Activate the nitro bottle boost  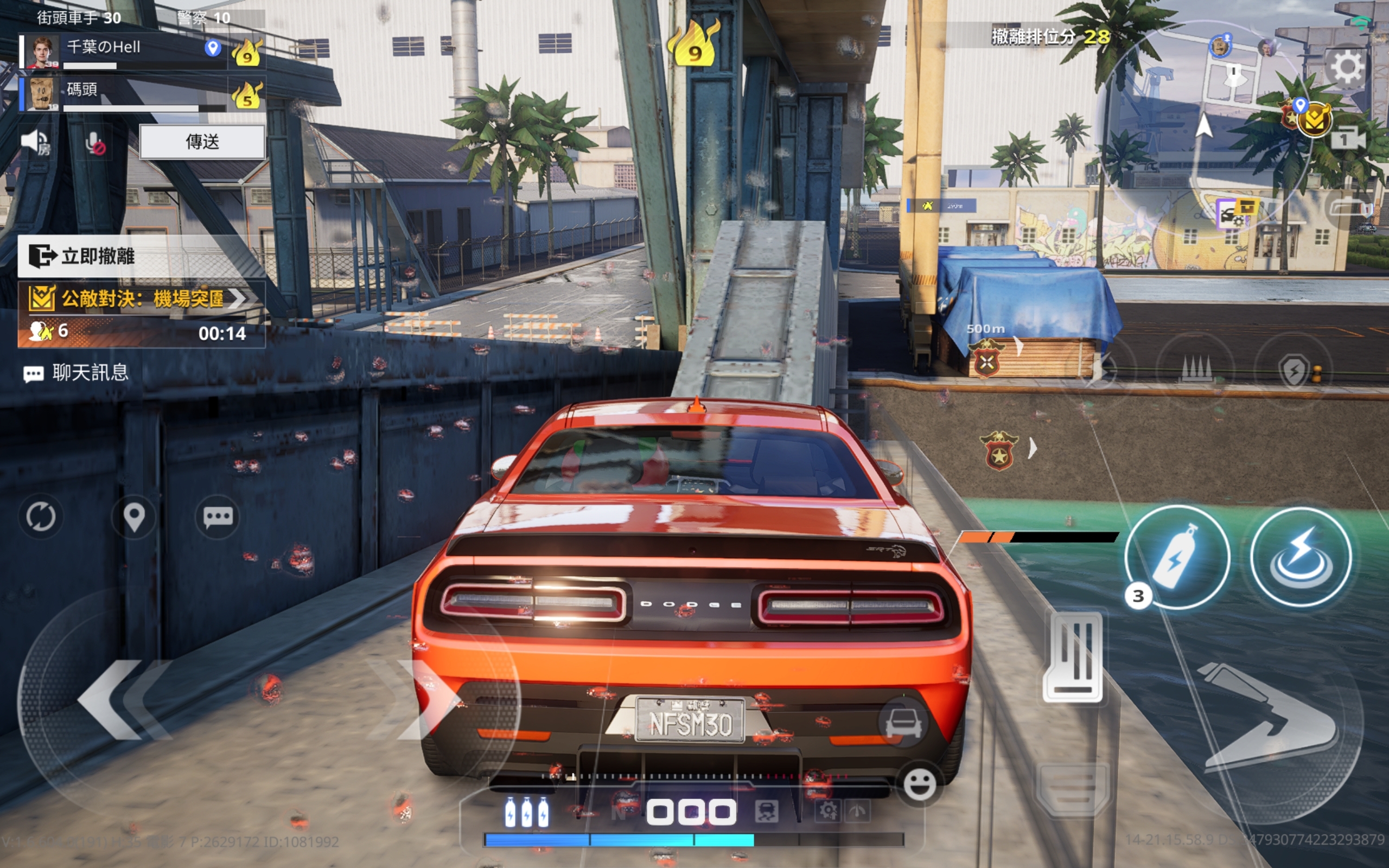(x=1177, y=557)
